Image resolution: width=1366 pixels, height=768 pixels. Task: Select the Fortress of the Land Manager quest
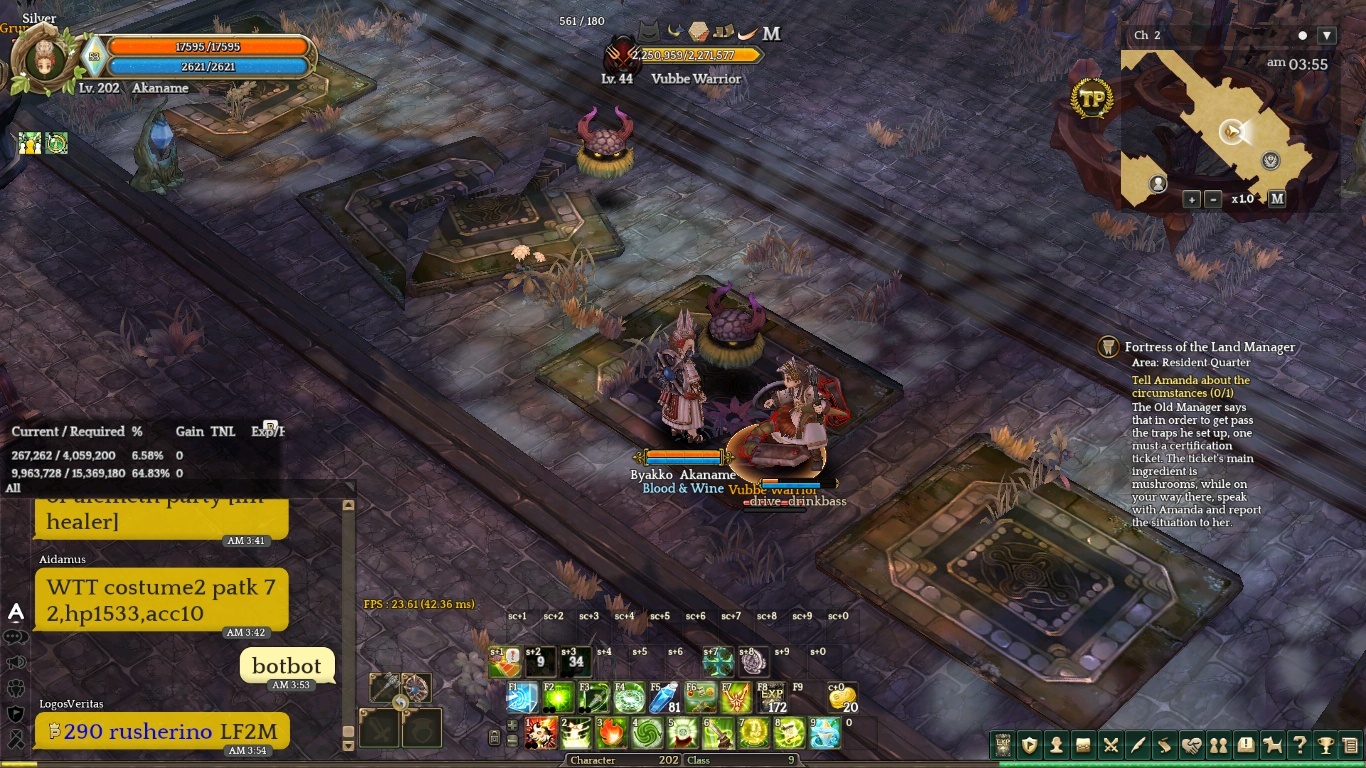[1209, 347]
